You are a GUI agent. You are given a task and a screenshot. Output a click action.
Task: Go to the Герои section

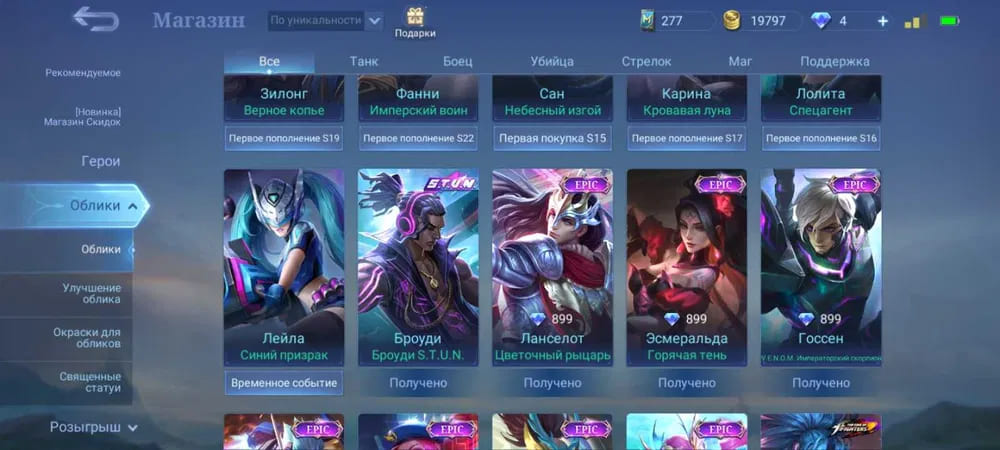pyautogui.click(x=100, y=161)
